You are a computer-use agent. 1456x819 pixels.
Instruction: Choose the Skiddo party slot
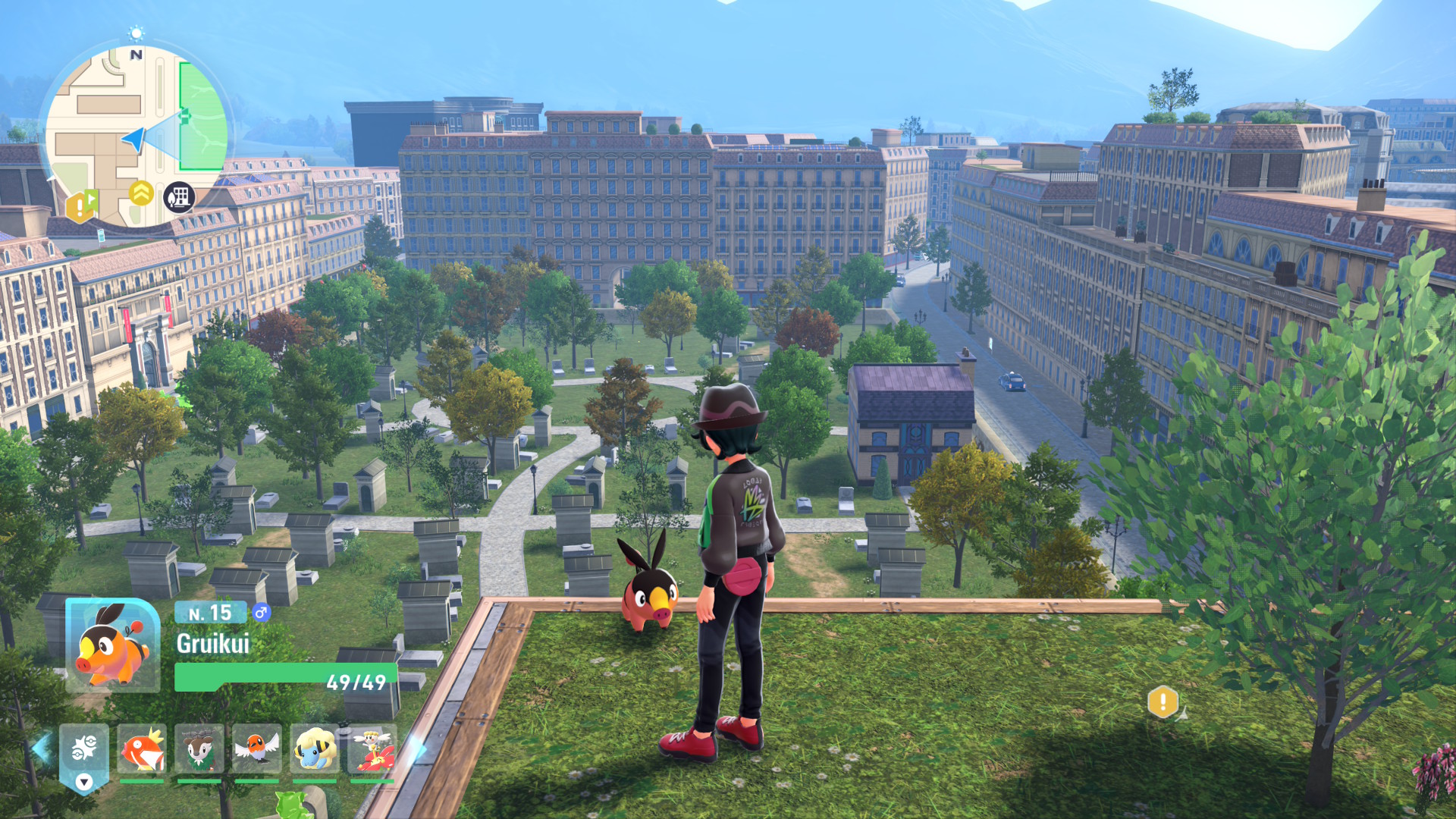click(x=199, y=749)
